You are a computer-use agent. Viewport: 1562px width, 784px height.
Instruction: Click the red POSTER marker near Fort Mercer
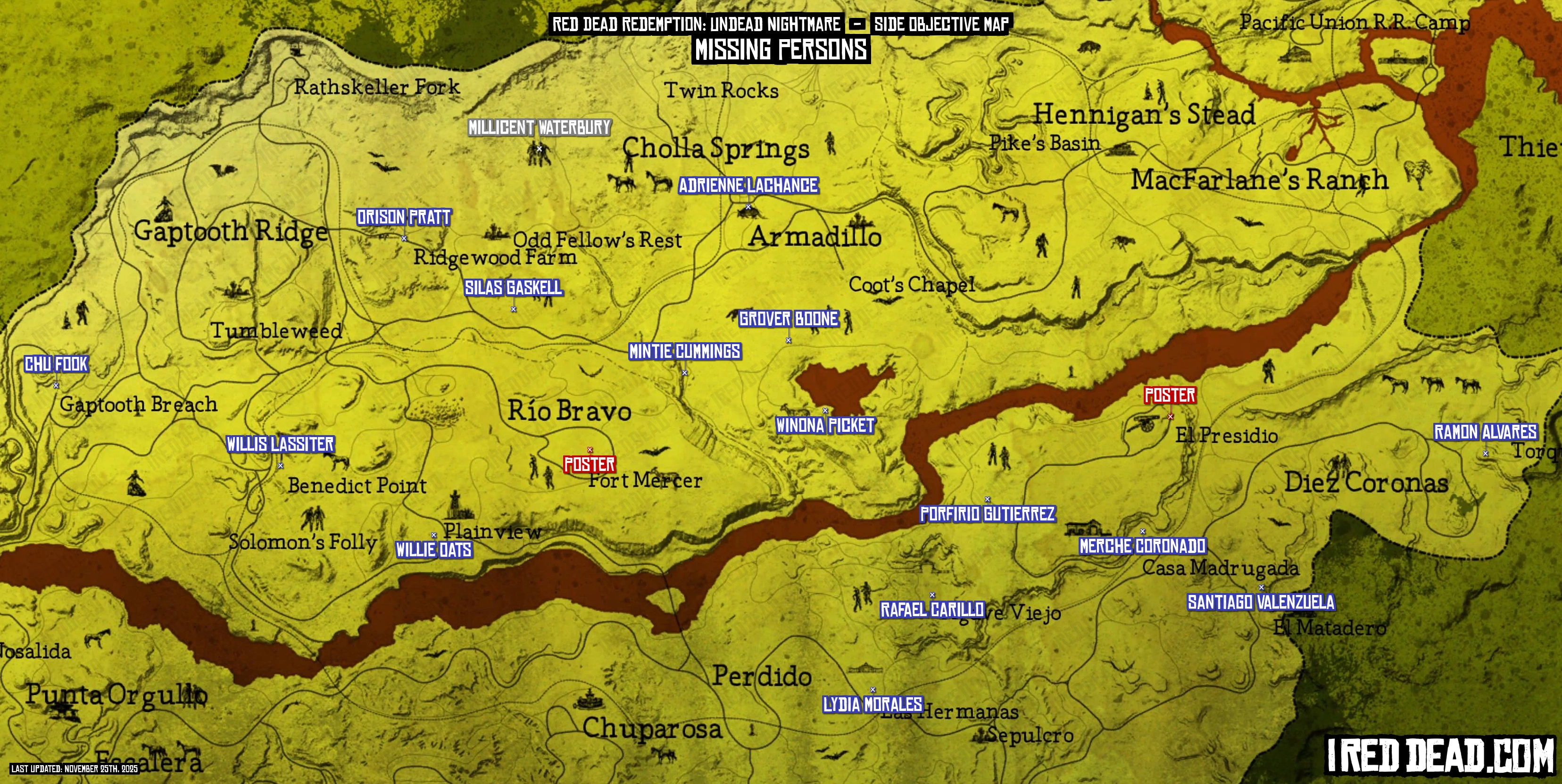point(590,465)
